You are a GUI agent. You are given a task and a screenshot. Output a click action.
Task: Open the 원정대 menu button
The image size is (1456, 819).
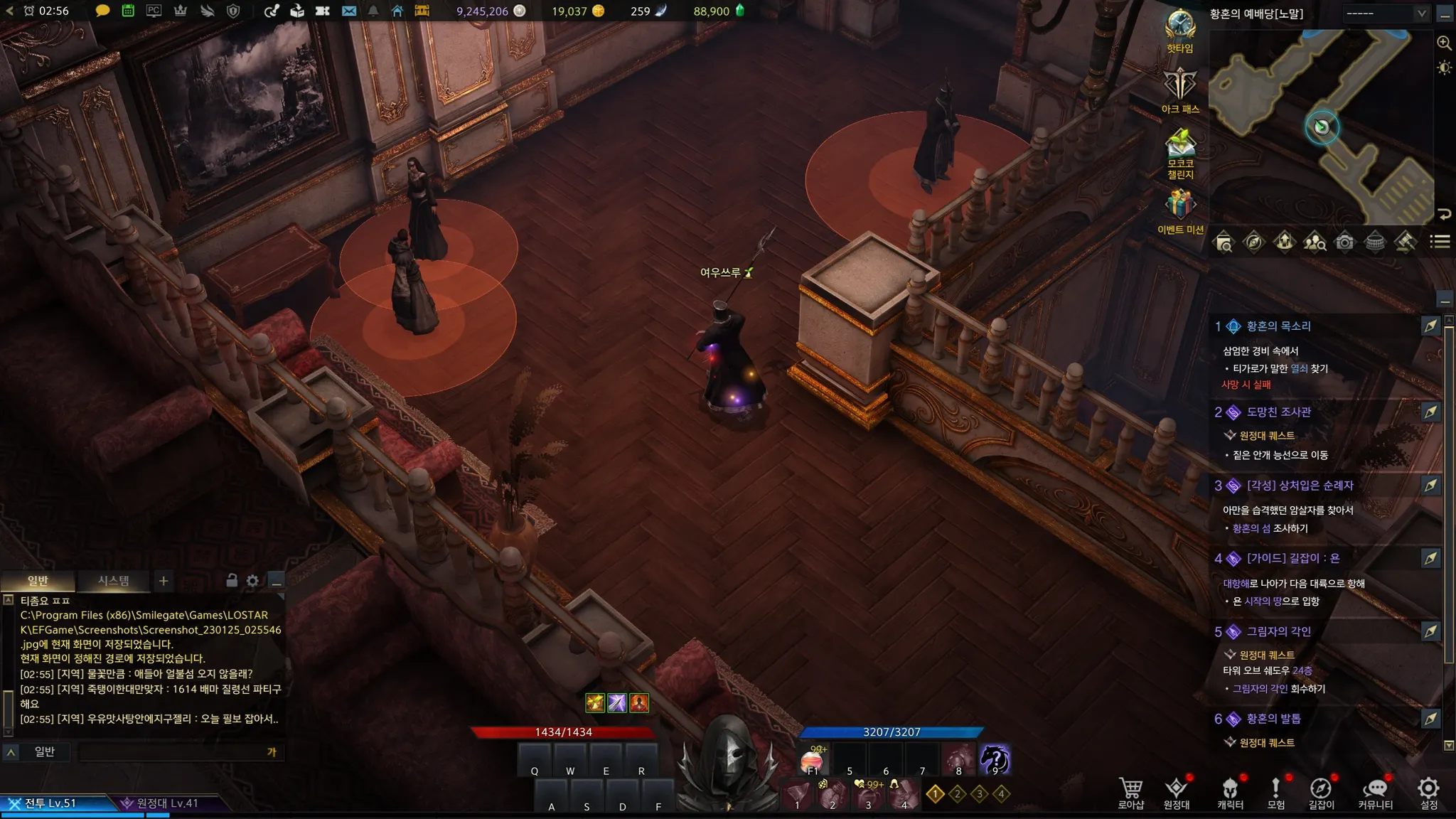1176,791
